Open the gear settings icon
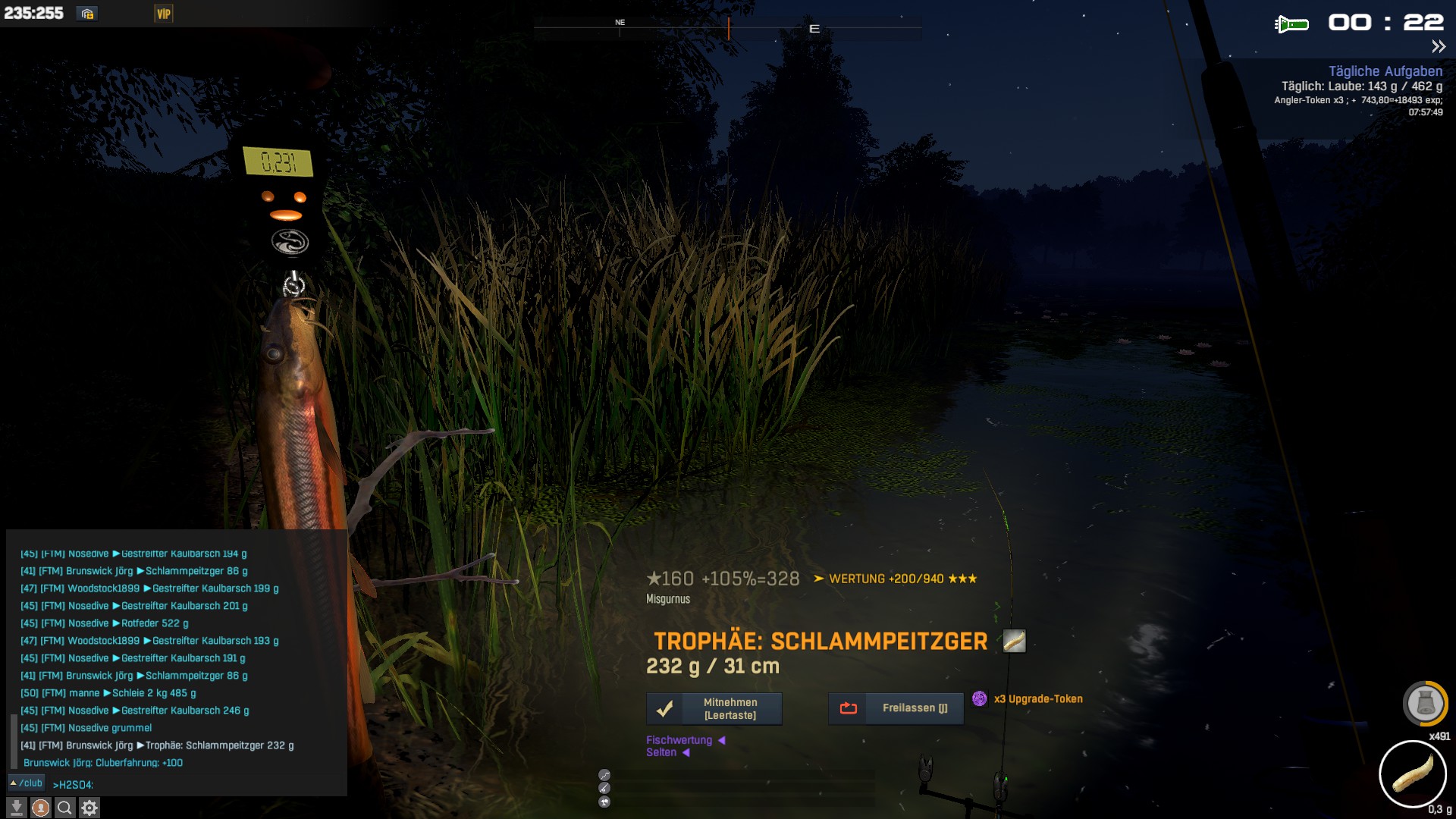This screenshot has width=1456, height=819. pos(89,808)
